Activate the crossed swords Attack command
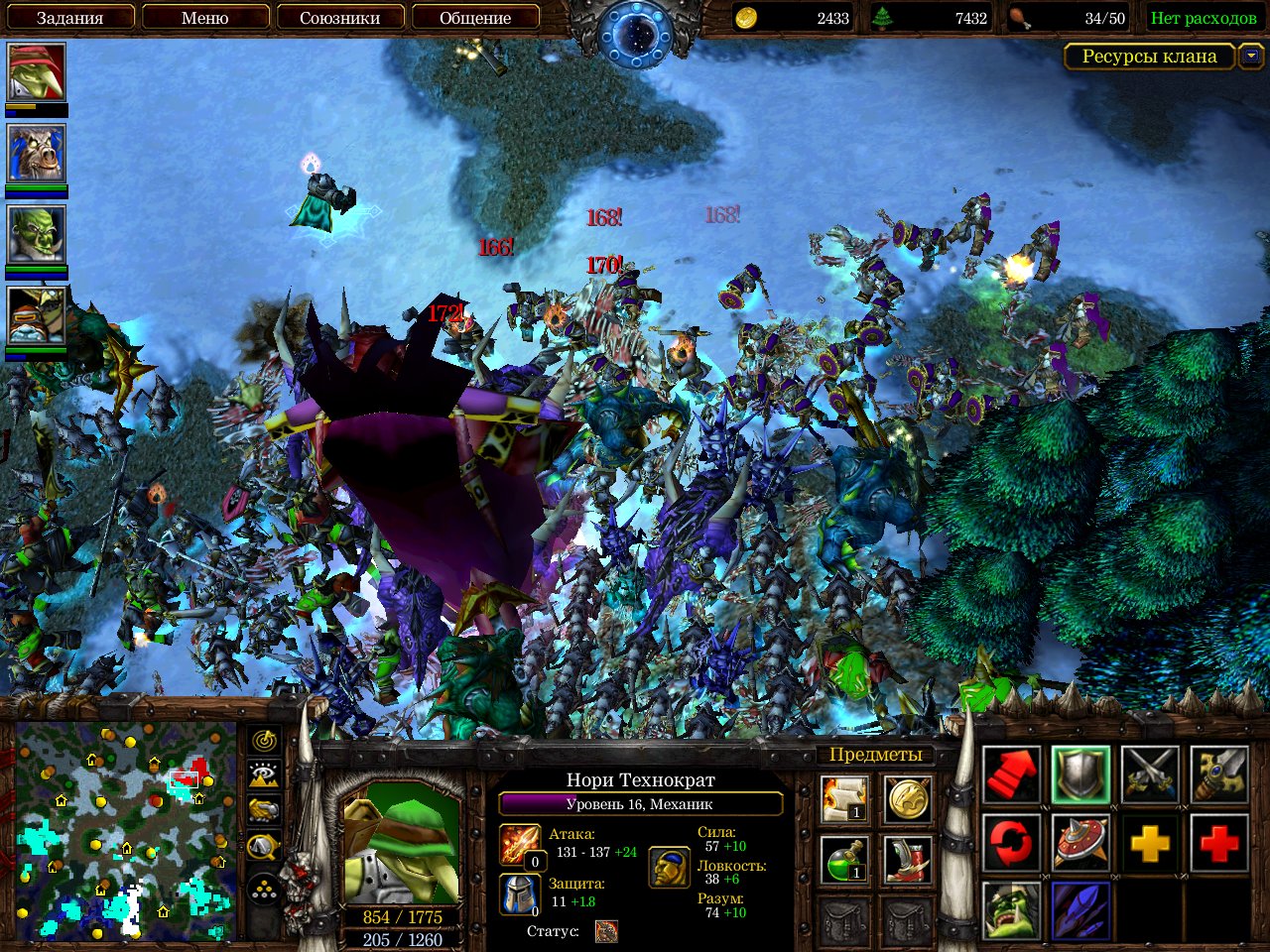 (1150, 774)
